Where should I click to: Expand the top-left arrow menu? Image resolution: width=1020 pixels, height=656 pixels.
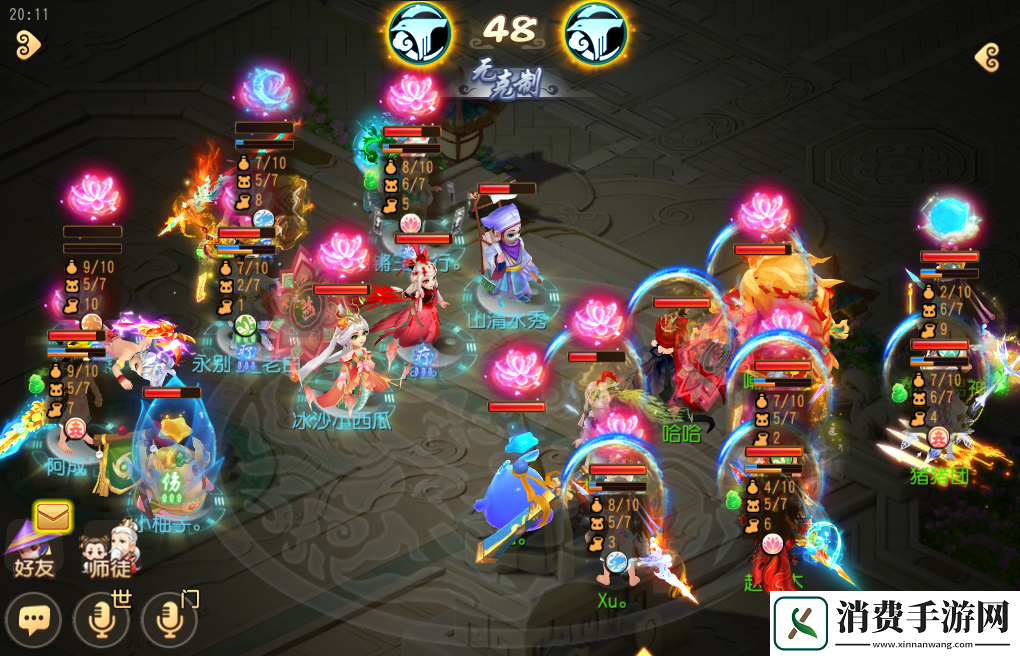[x=28, y=44]
